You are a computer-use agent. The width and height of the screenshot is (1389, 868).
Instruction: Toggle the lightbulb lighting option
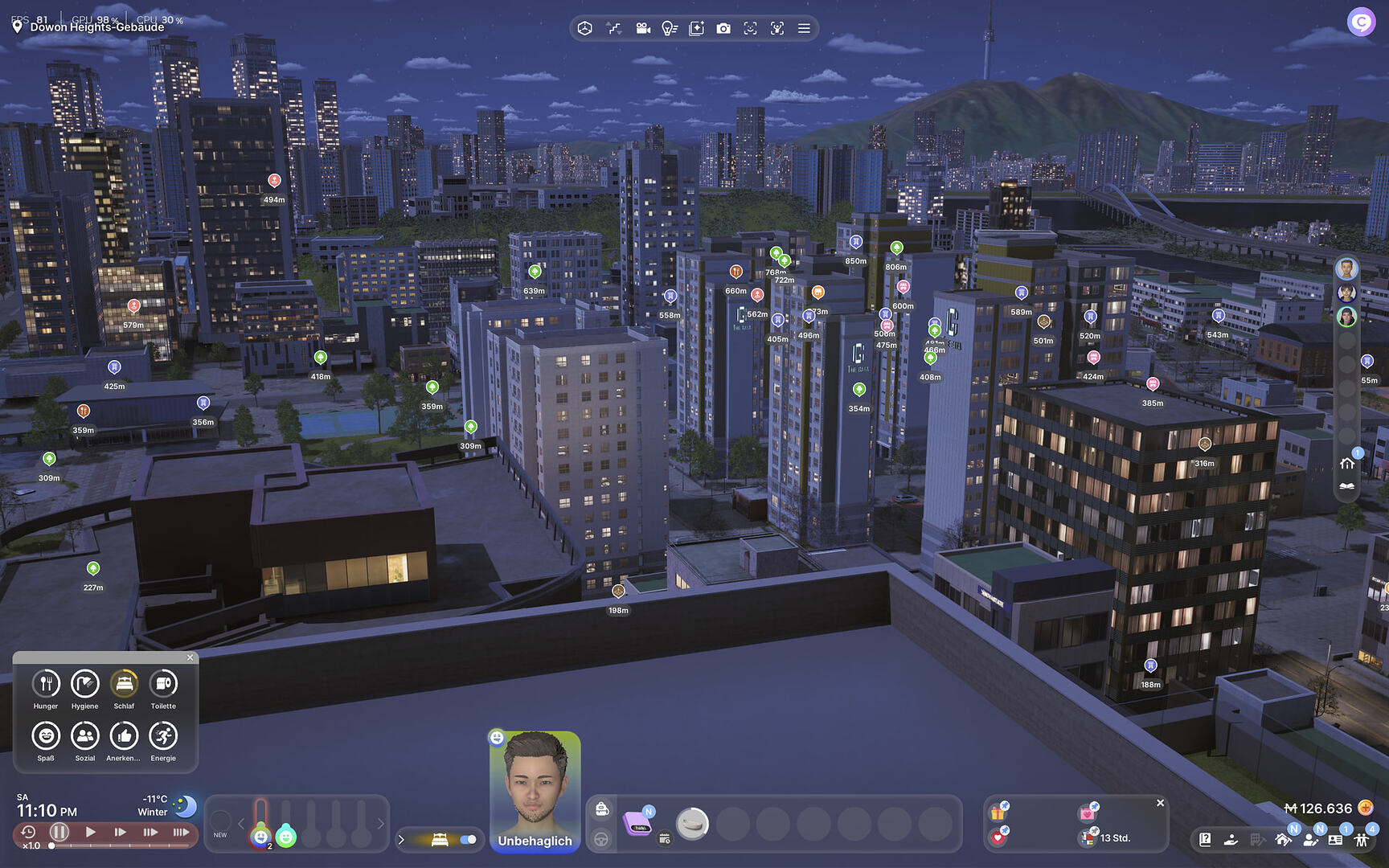[x=669, y=29]
